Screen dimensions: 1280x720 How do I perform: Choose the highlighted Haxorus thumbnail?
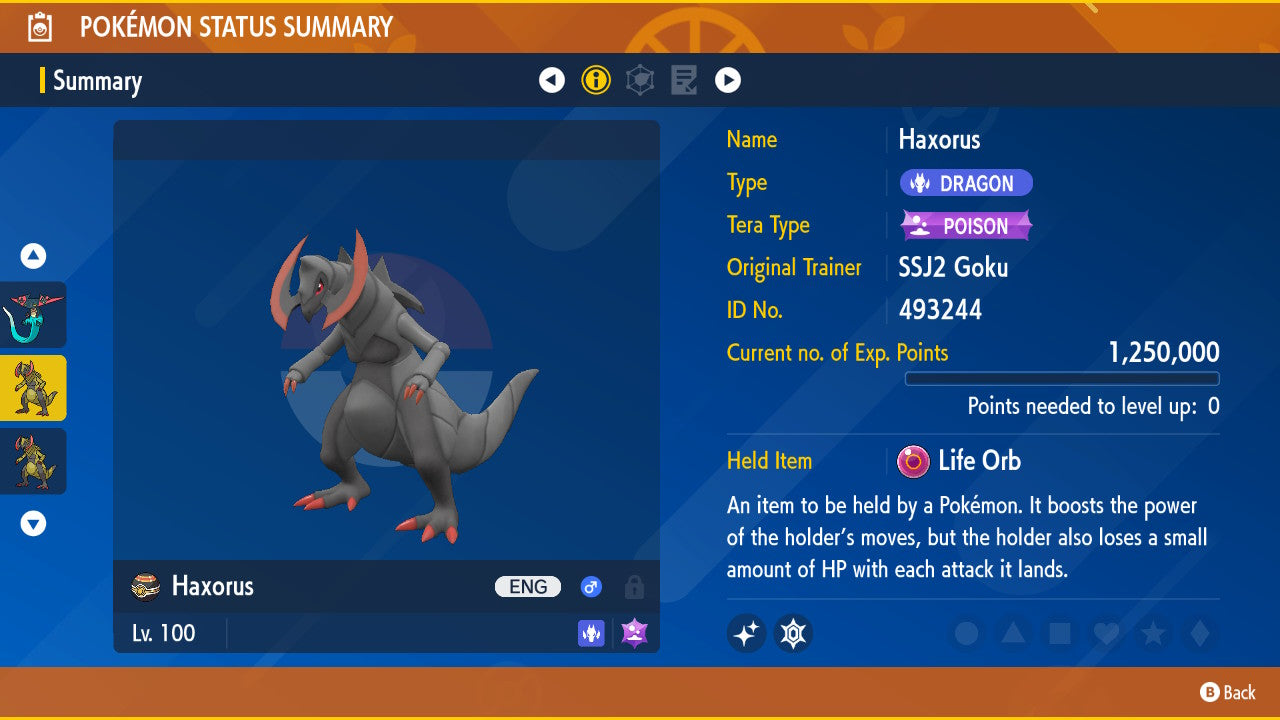33,388
